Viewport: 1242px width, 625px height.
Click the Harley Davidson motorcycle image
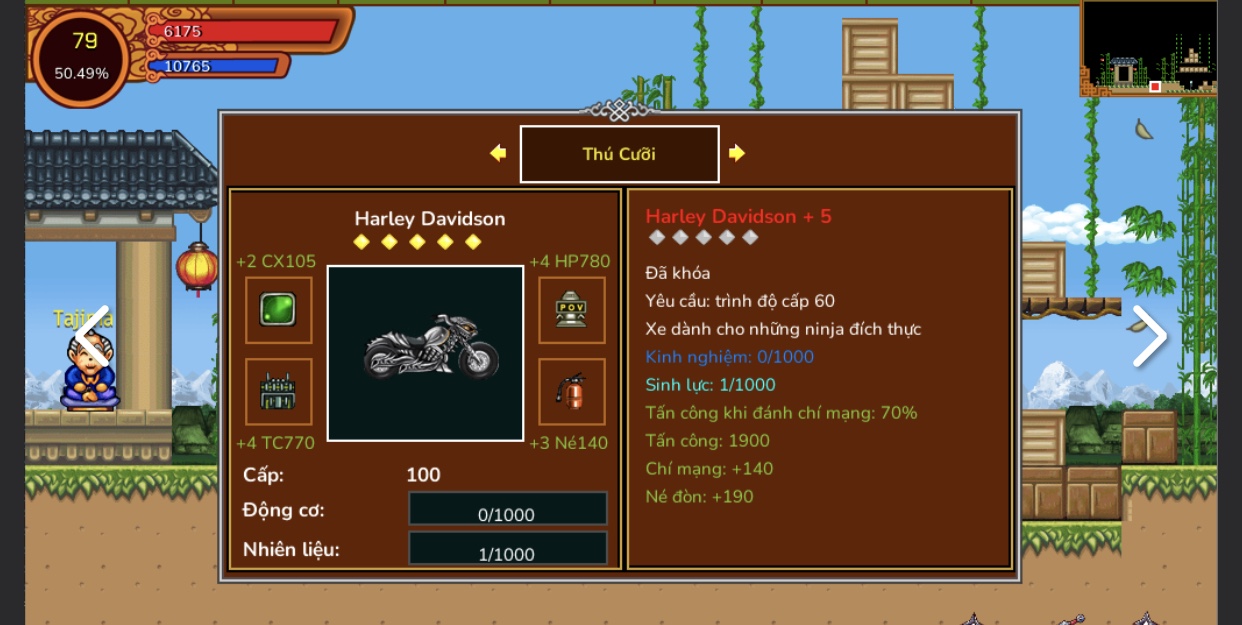[426, 353]
